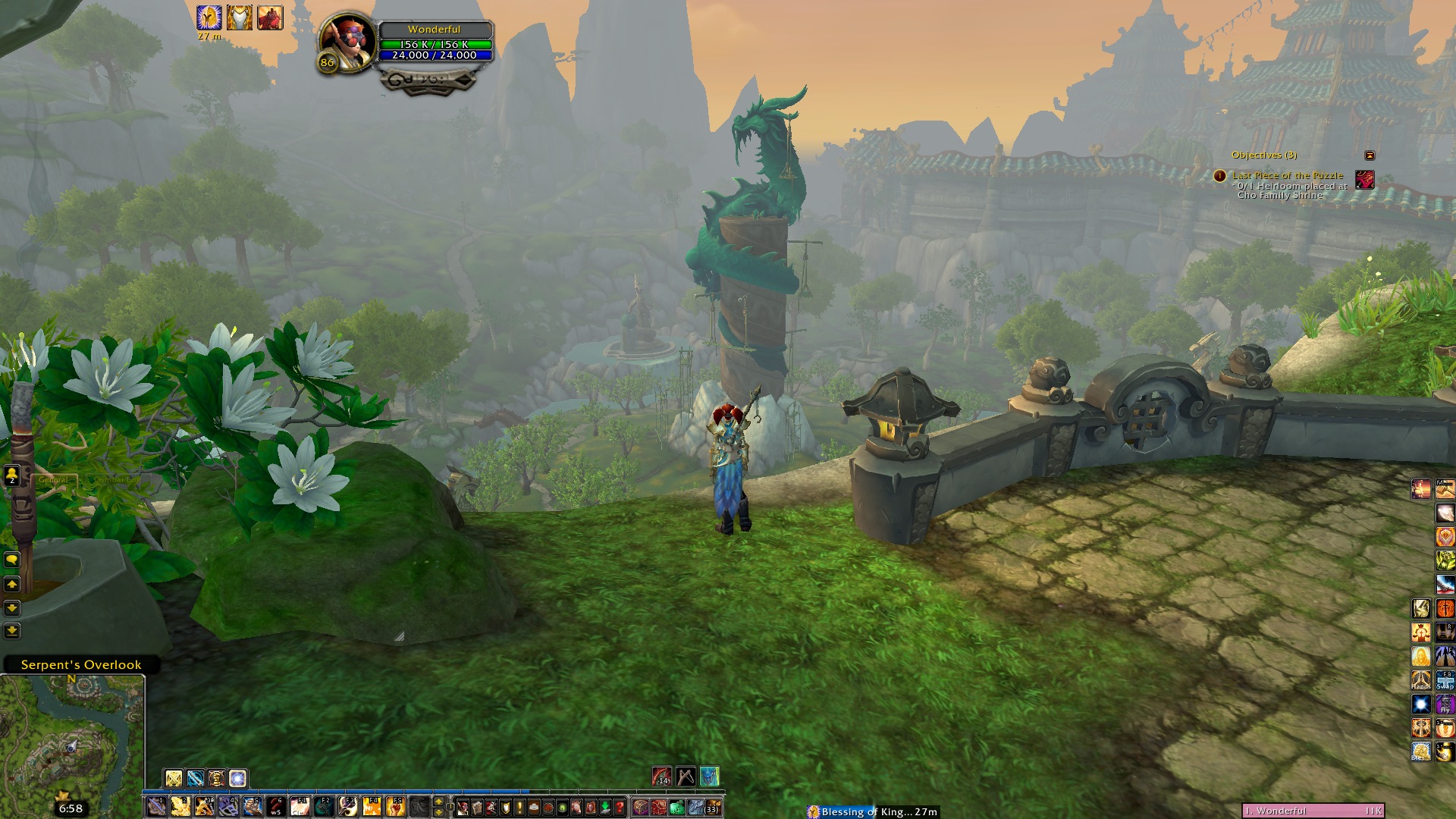
Task: Cast the ability in the F4 slot
Action: [x=372, y=806]
